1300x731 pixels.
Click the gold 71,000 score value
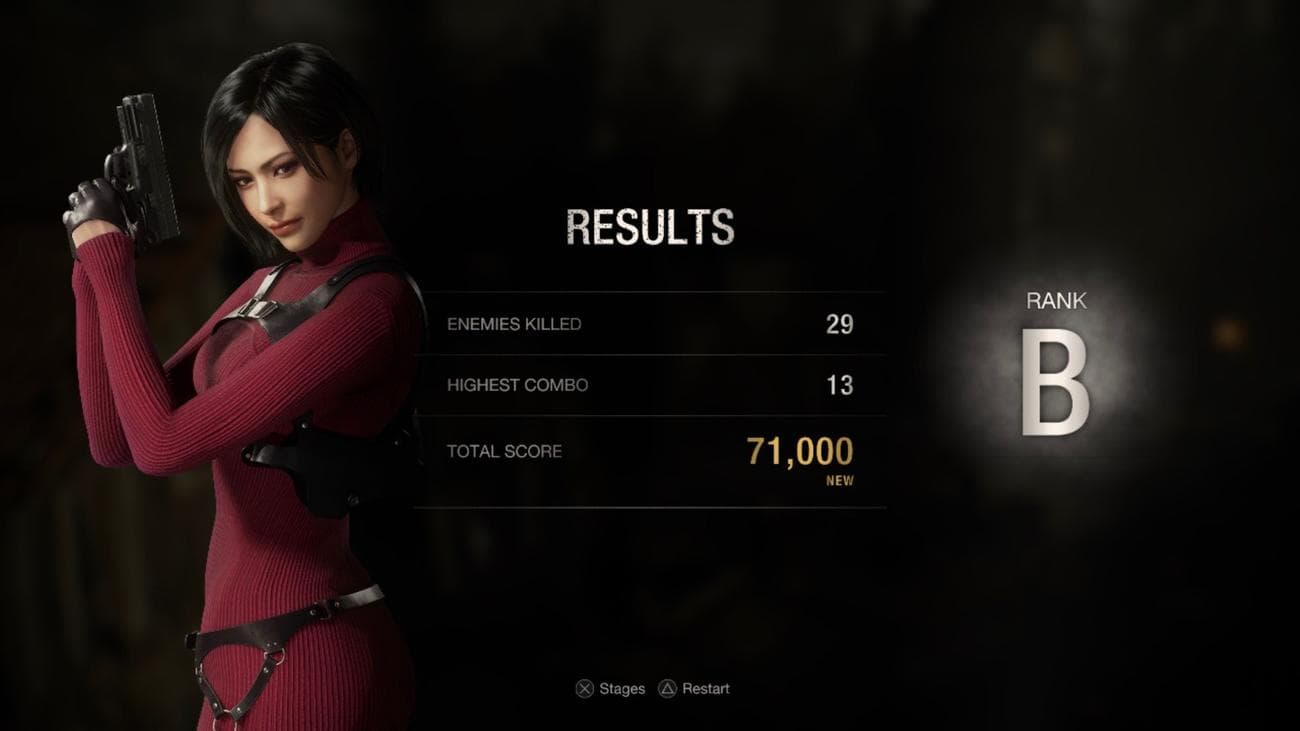point(800,452)
